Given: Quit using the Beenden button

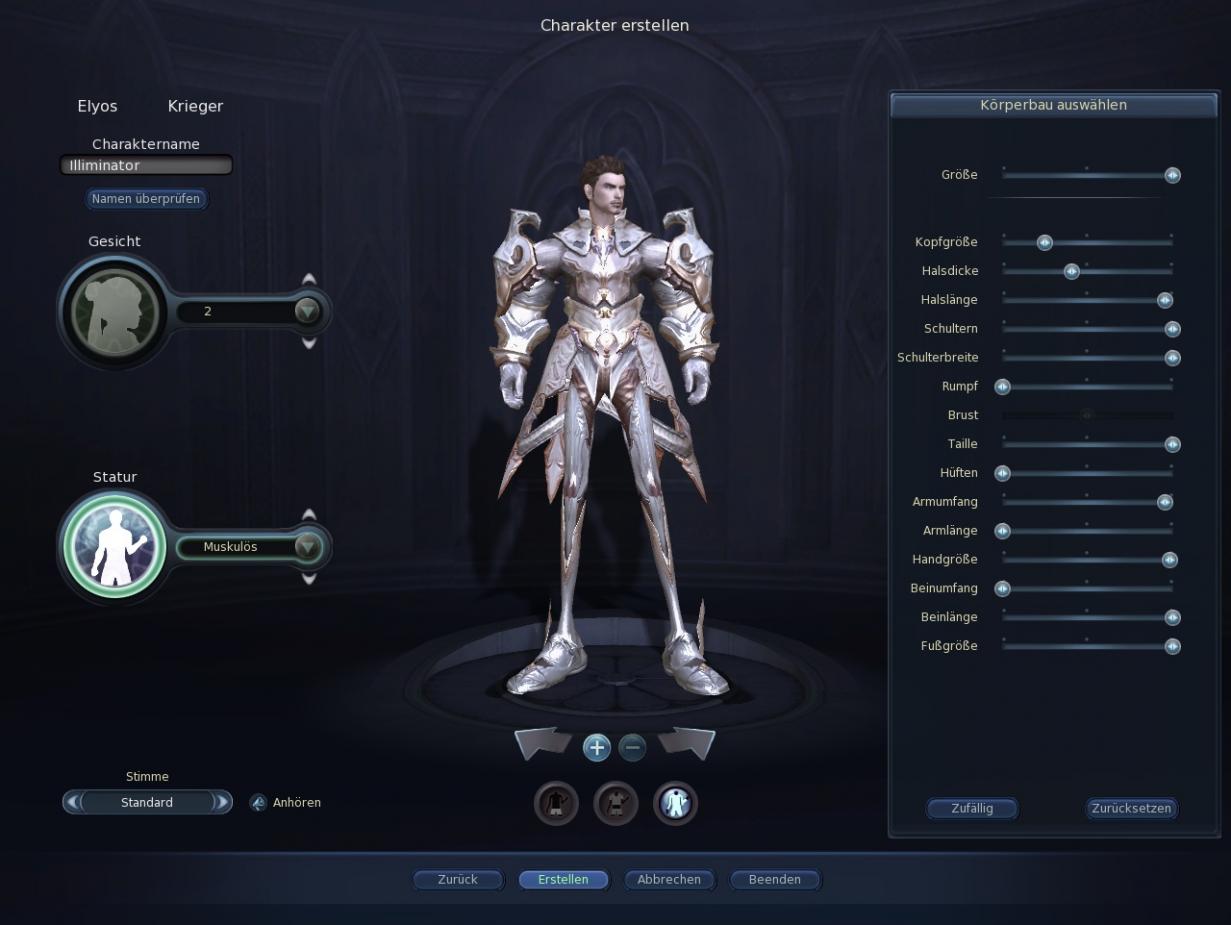Looking at the screenshot, I should (x=775, y=880).
